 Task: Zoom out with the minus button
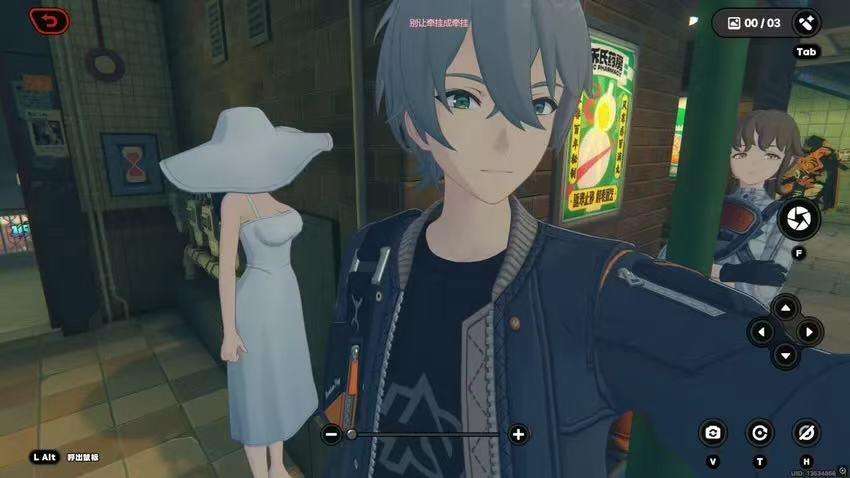tap(331, 434)
